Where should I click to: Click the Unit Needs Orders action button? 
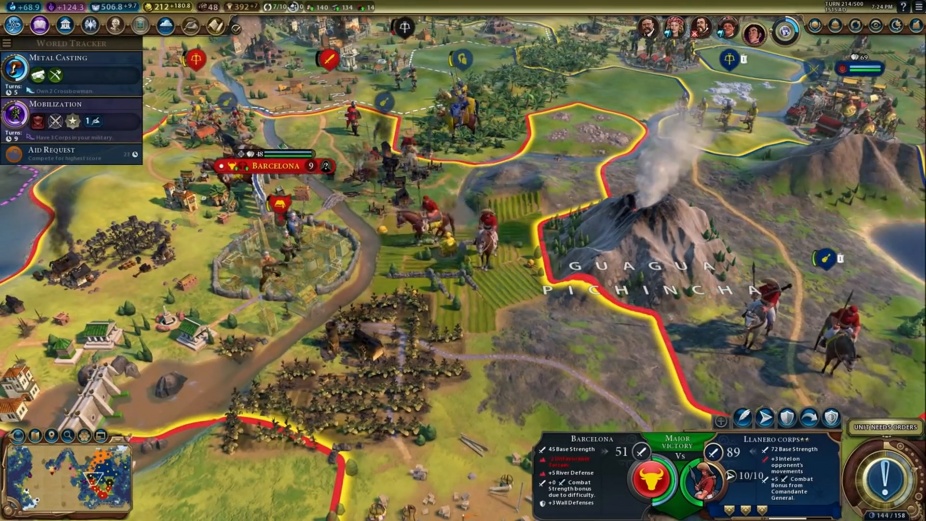click(884, 427)
